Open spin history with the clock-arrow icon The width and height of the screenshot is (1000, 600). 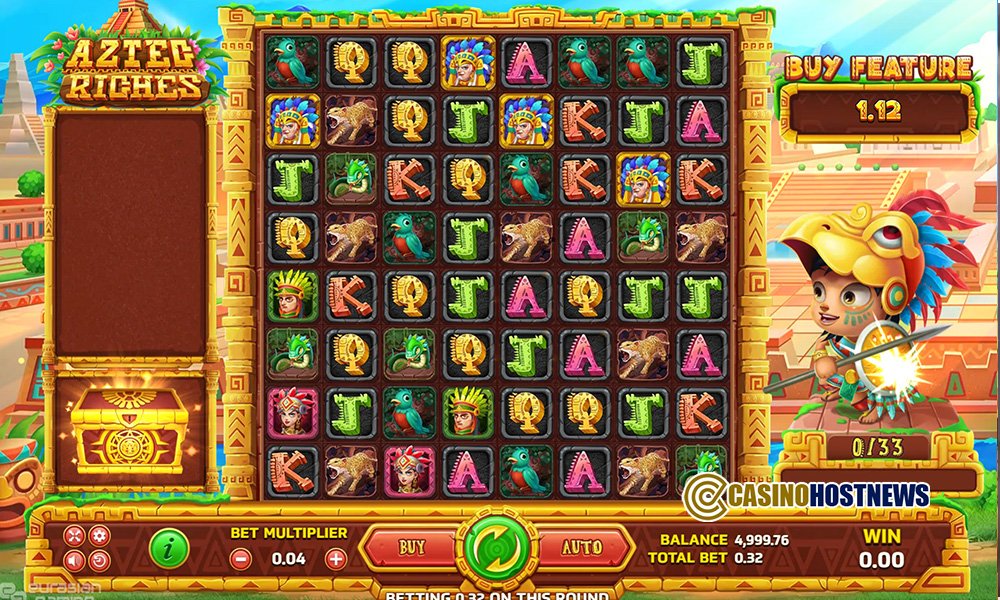(x=98, y=560)
